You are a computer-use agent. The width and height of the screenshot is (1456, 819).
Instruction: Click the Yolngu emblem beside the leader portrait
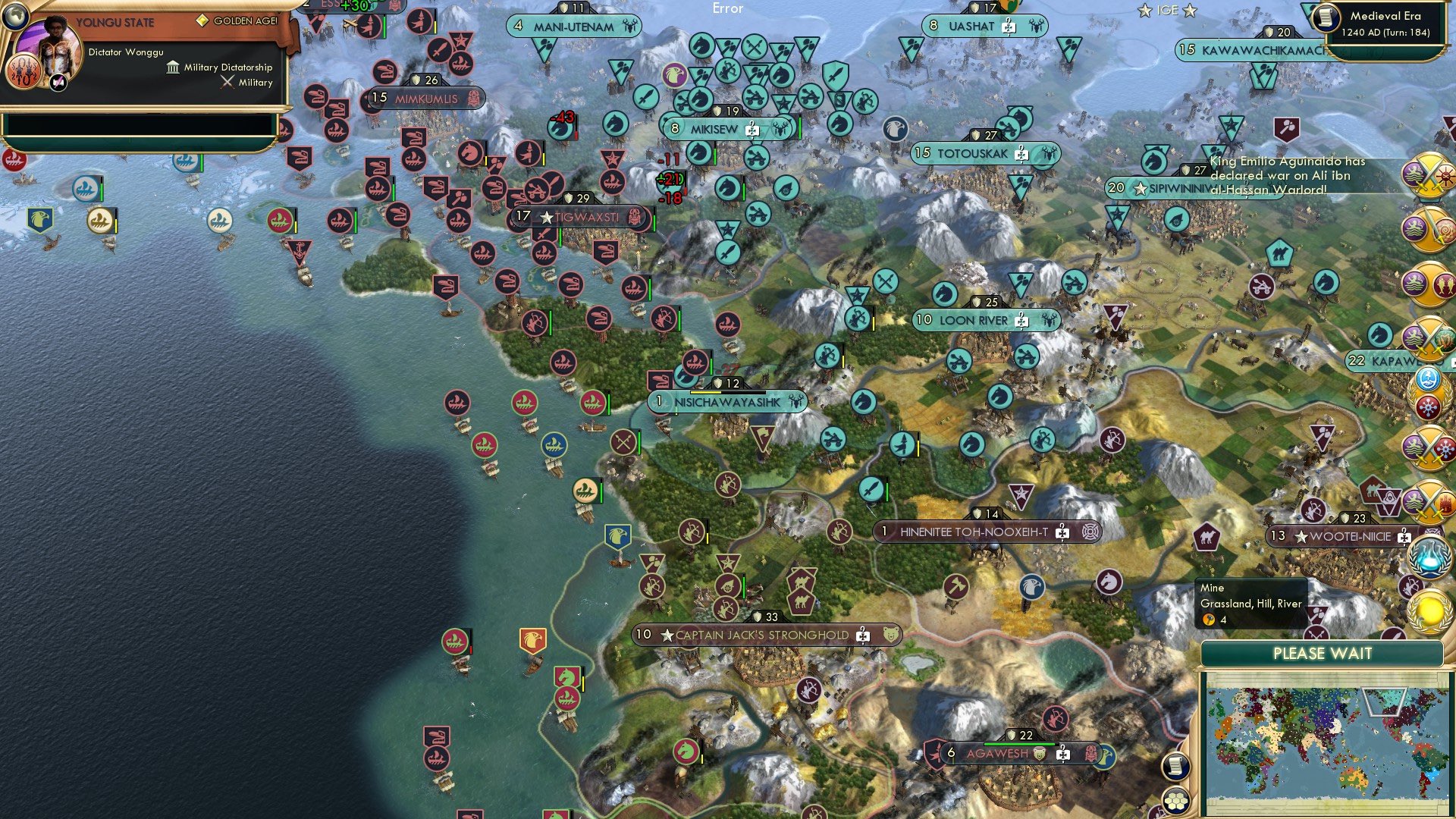25,71
